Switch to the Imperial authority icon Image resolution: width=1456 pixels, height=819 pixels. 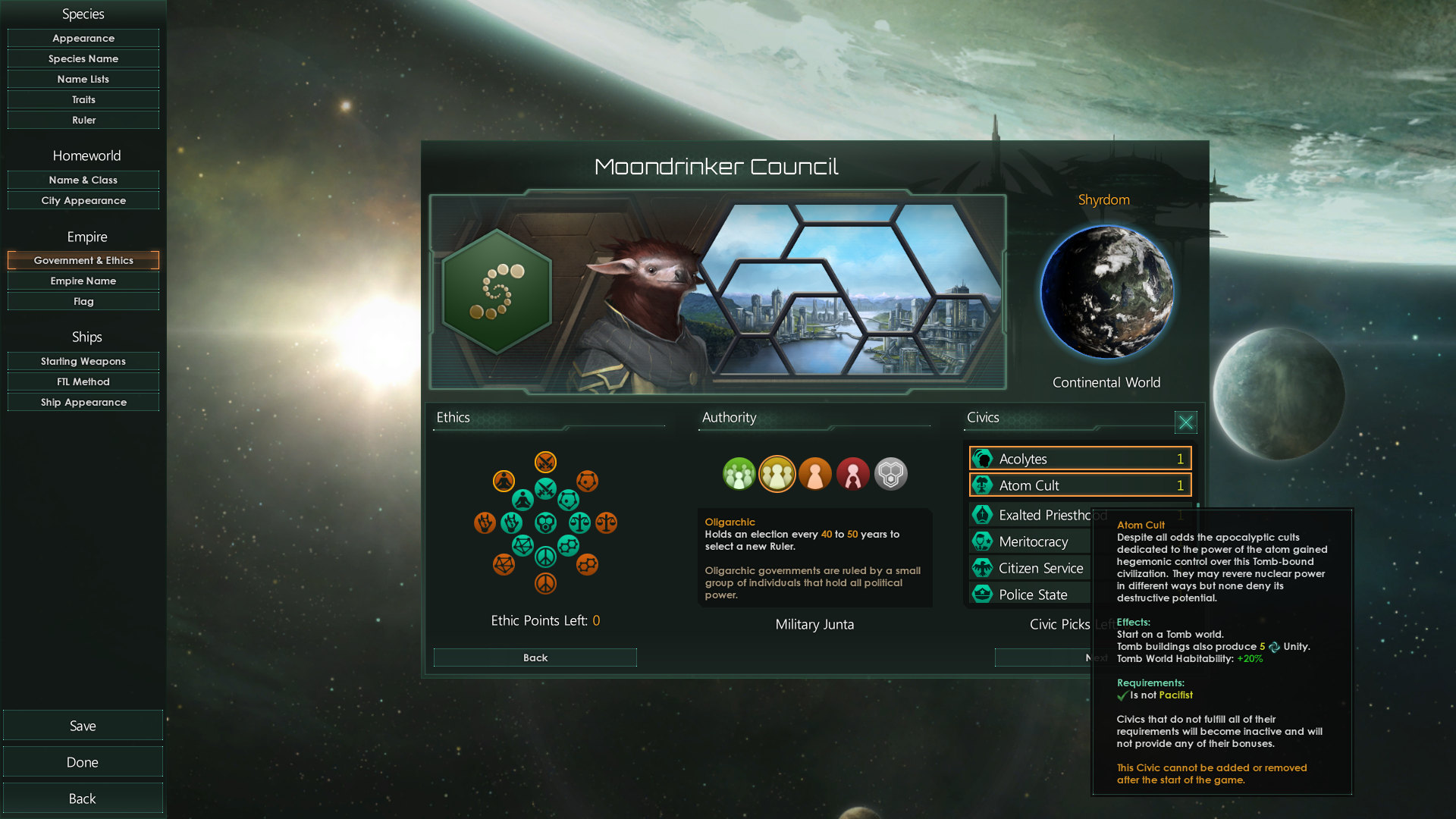click(x=852, y=473)
